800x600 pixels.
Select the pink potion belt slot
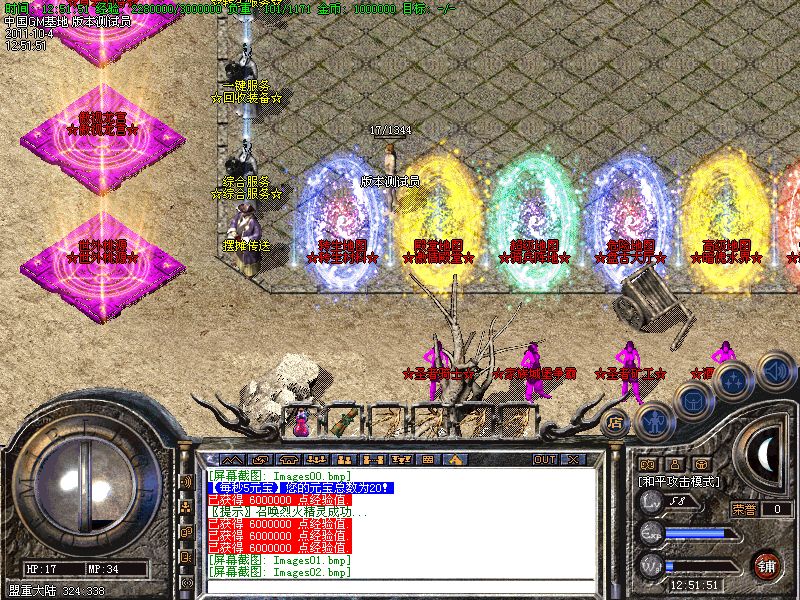[300, 422]
